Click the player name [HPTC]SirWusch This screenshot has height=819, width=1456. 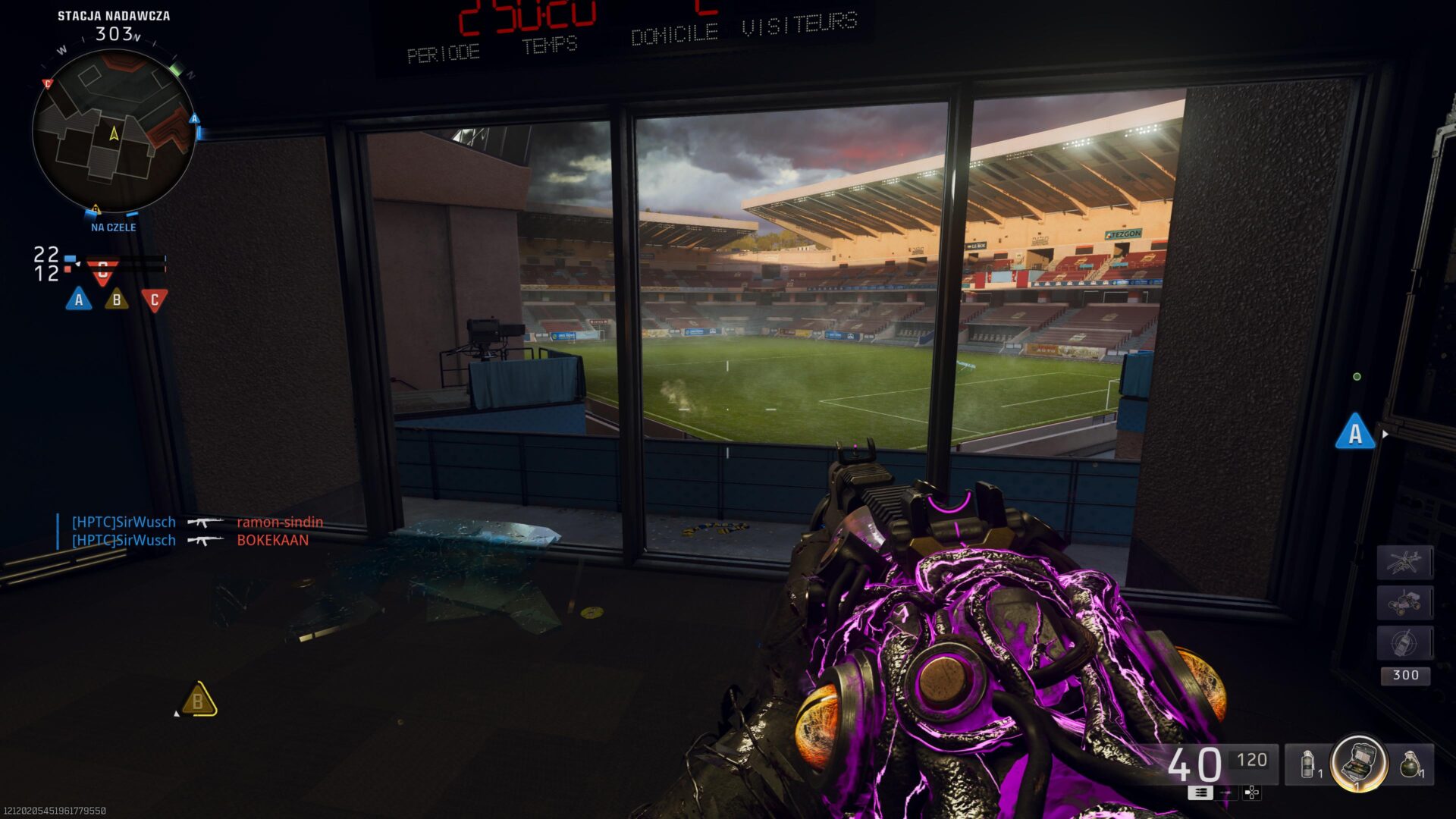coord(123,522)
